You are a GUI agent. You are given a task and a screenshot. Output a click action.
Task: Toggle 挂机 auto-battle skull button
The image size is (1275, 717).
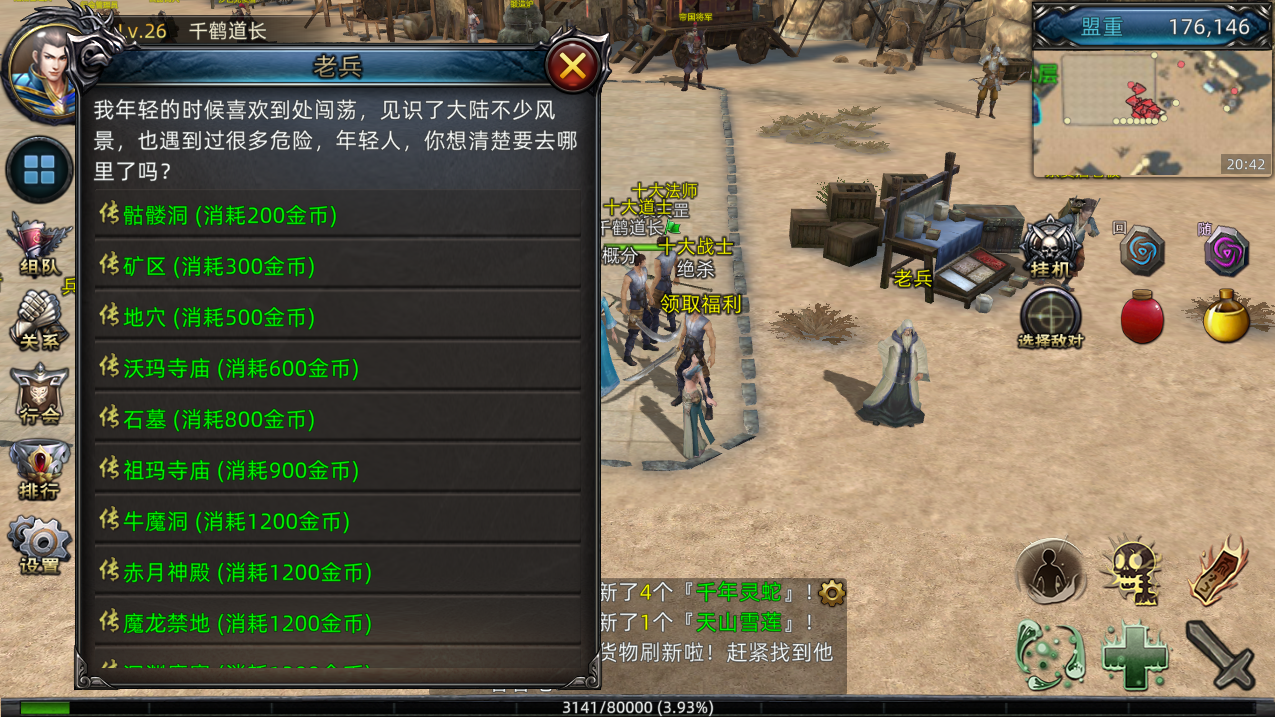(1050, 247)
